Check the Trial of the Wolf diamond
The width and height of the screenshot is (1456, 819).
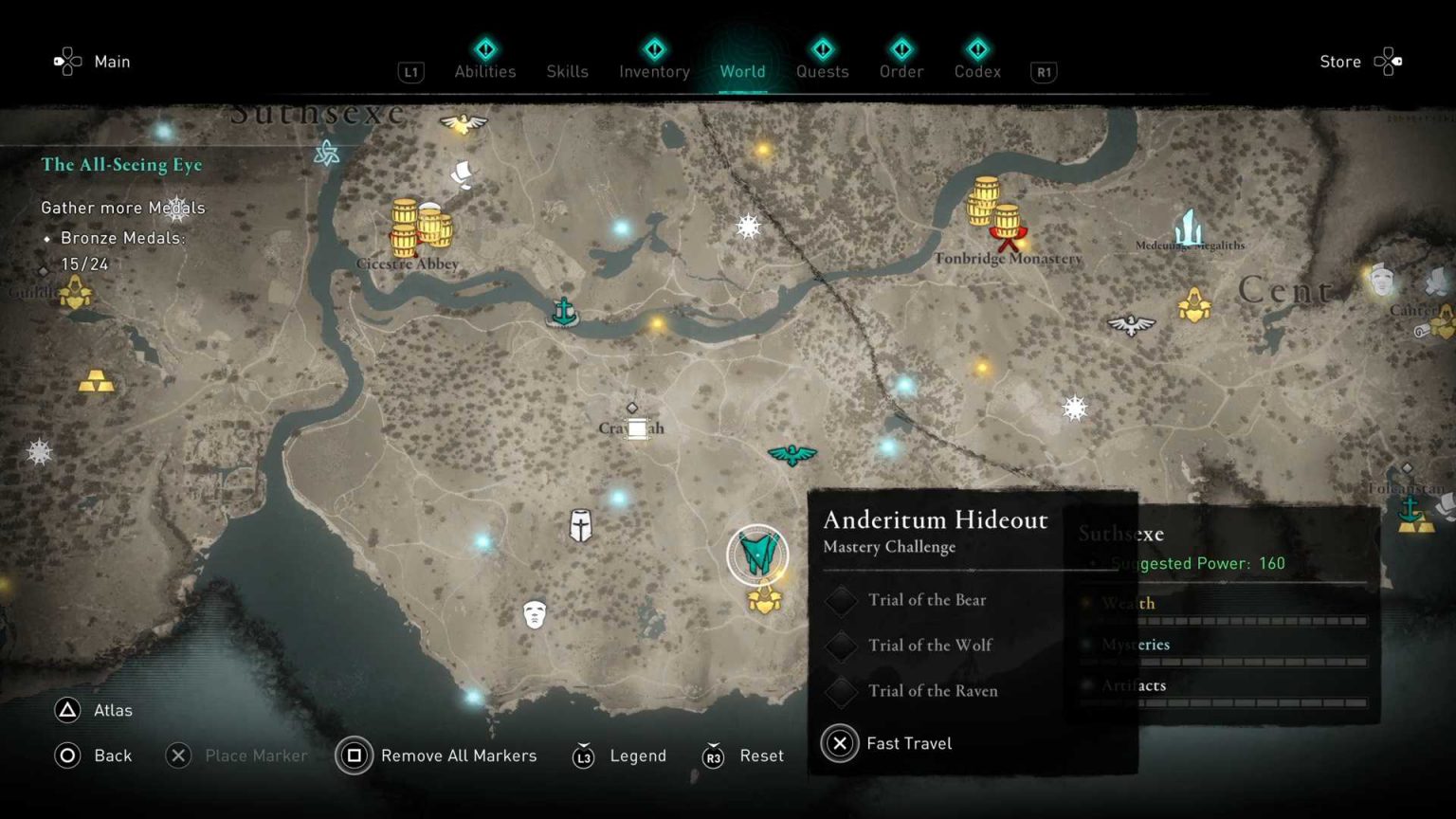840,646
